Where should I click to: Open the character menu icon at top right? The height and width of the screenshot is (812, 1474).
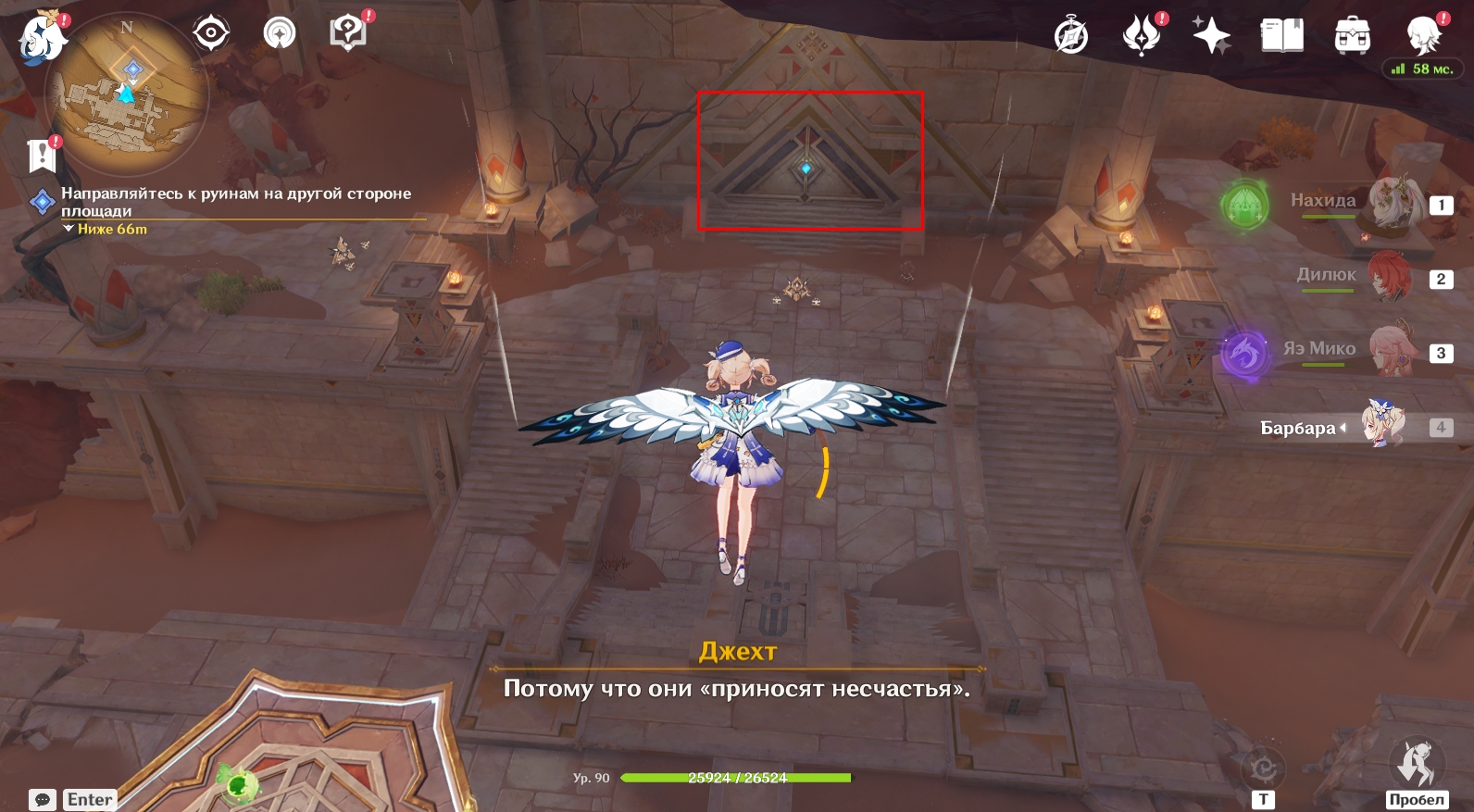point(1423,36)
